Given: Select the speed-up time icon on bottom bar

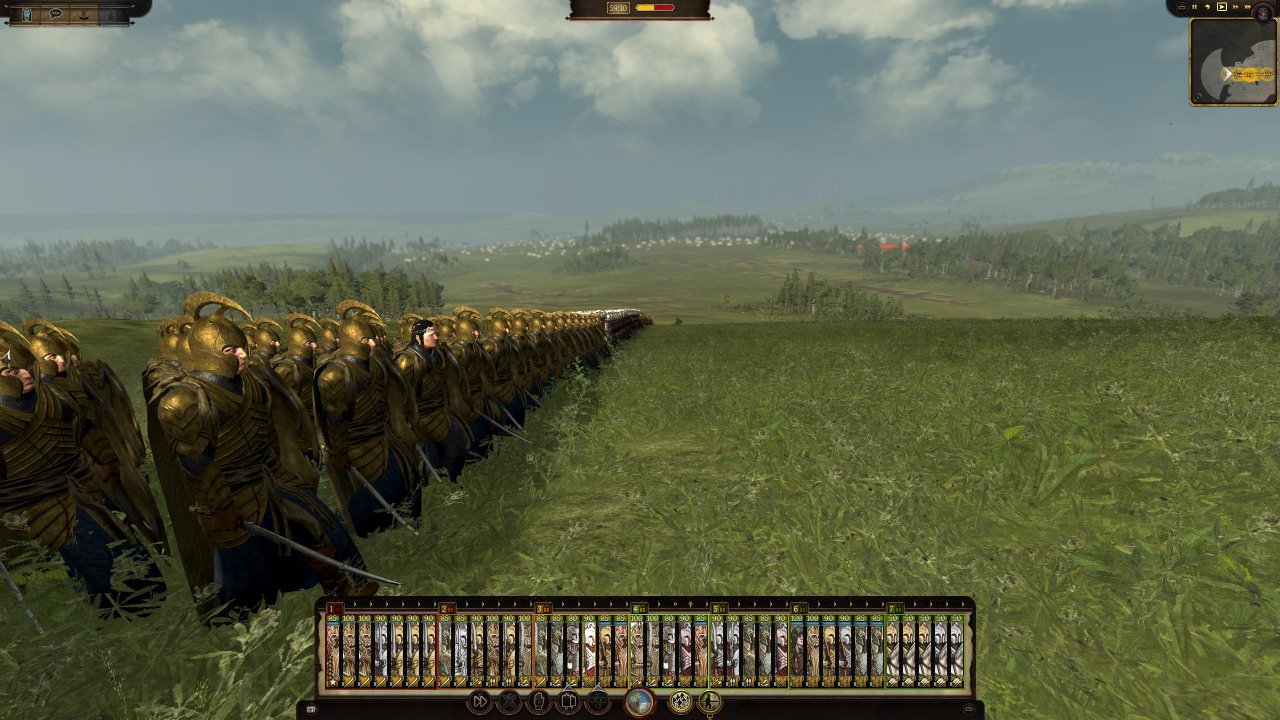Looking at the screenshot, I should tap(480, 701).
